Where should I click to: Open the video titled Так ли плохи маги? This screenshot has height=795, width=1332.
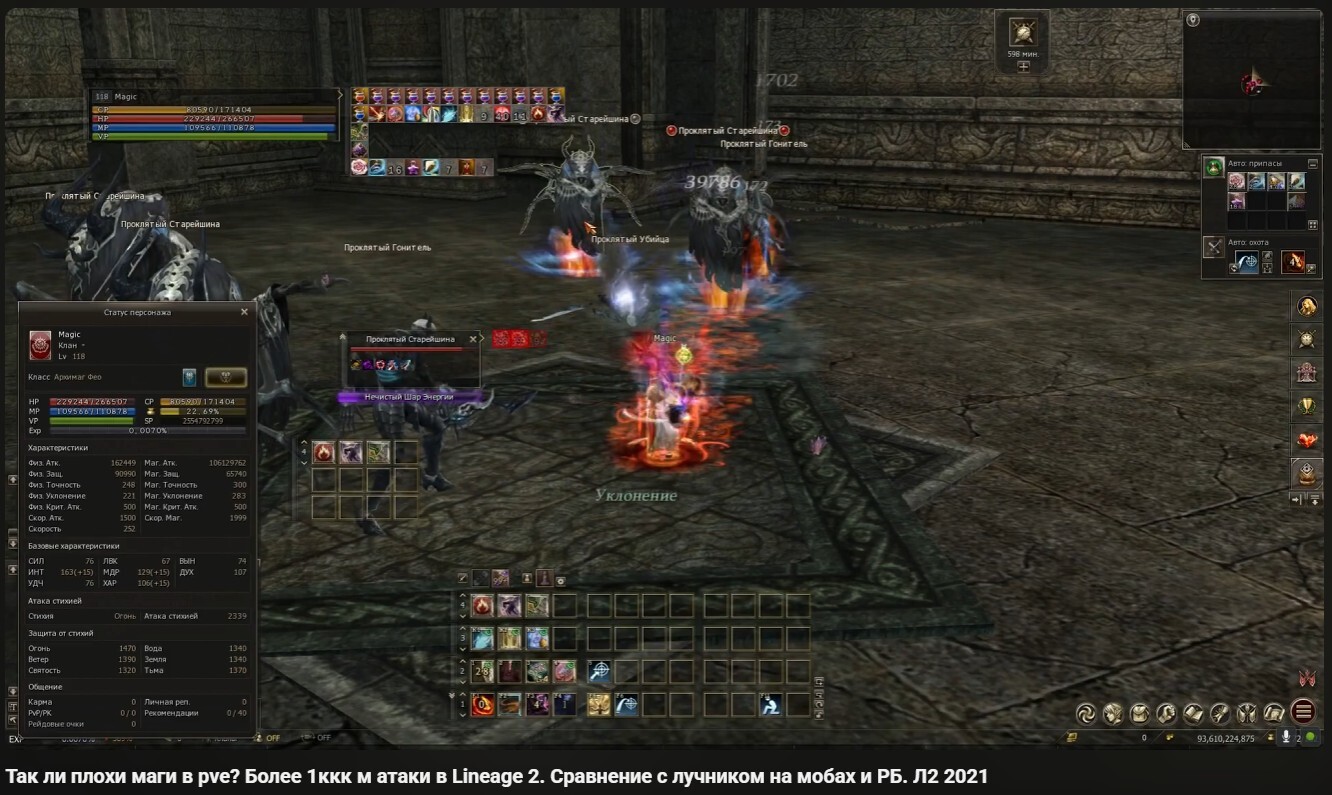tap(496, 777)
